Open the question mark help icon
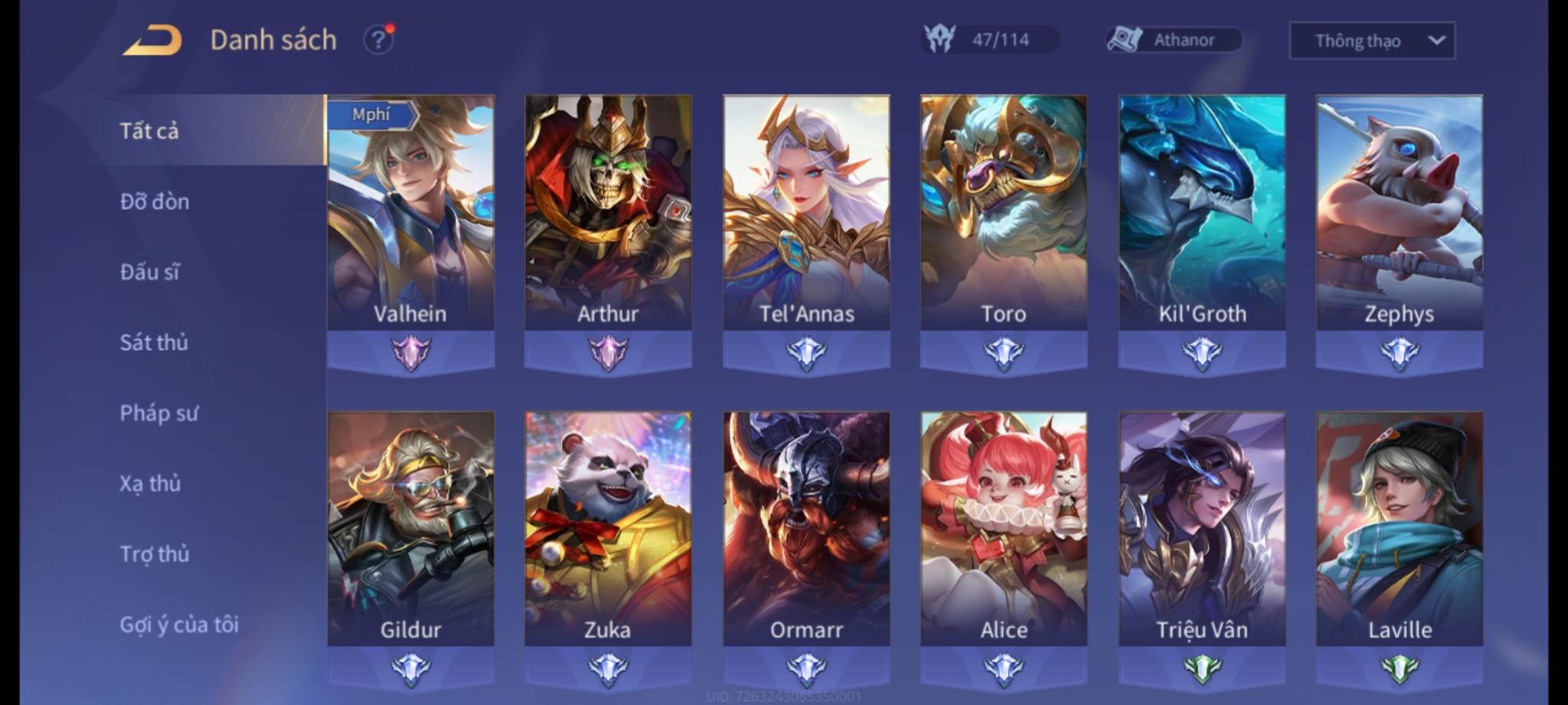1568x705 pixels. click(x=378, y=40)
